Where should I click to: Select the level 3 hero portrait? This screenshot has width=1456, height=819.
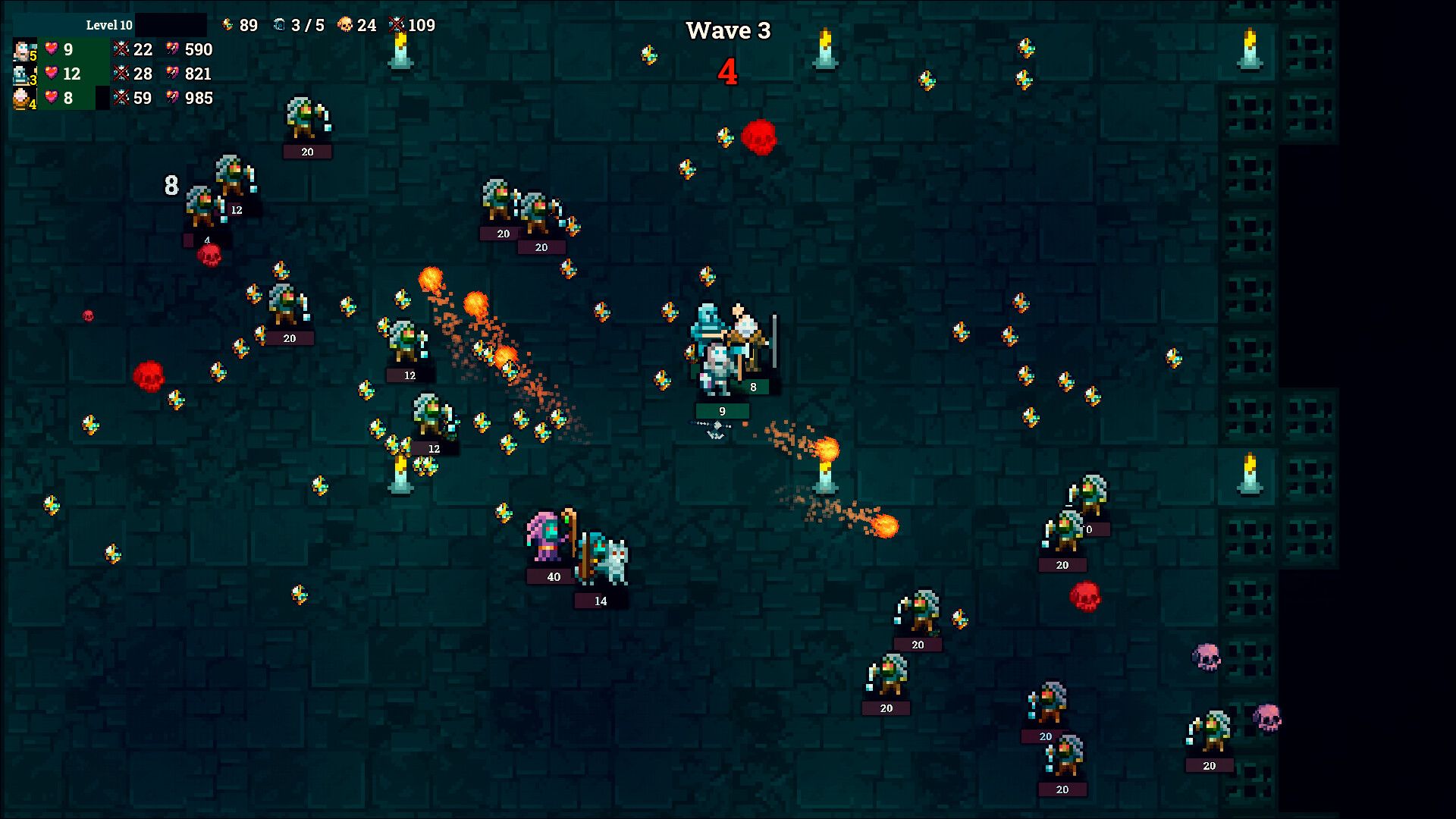click(20, 74)
